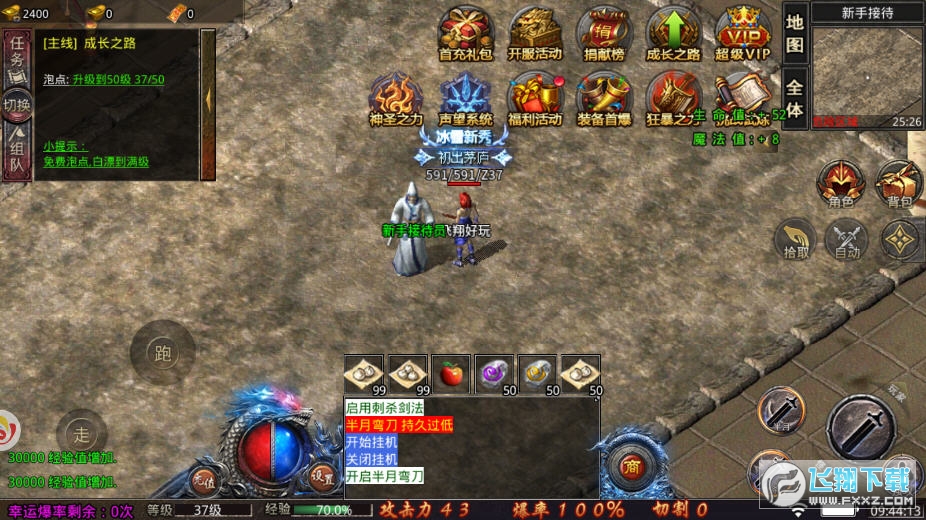Use the red apple hotbar item

[450, 374]
